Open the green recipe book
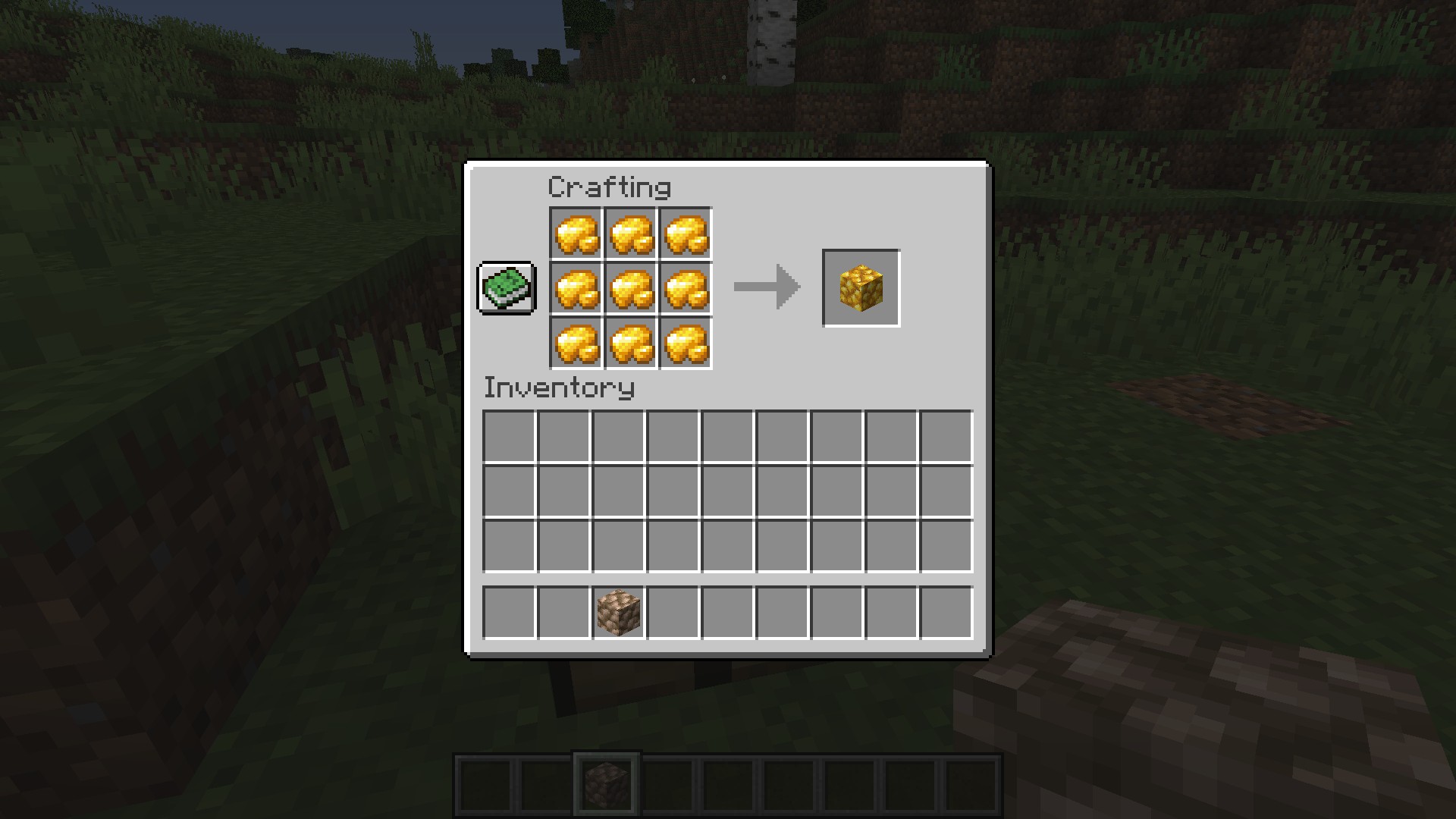 507,288
